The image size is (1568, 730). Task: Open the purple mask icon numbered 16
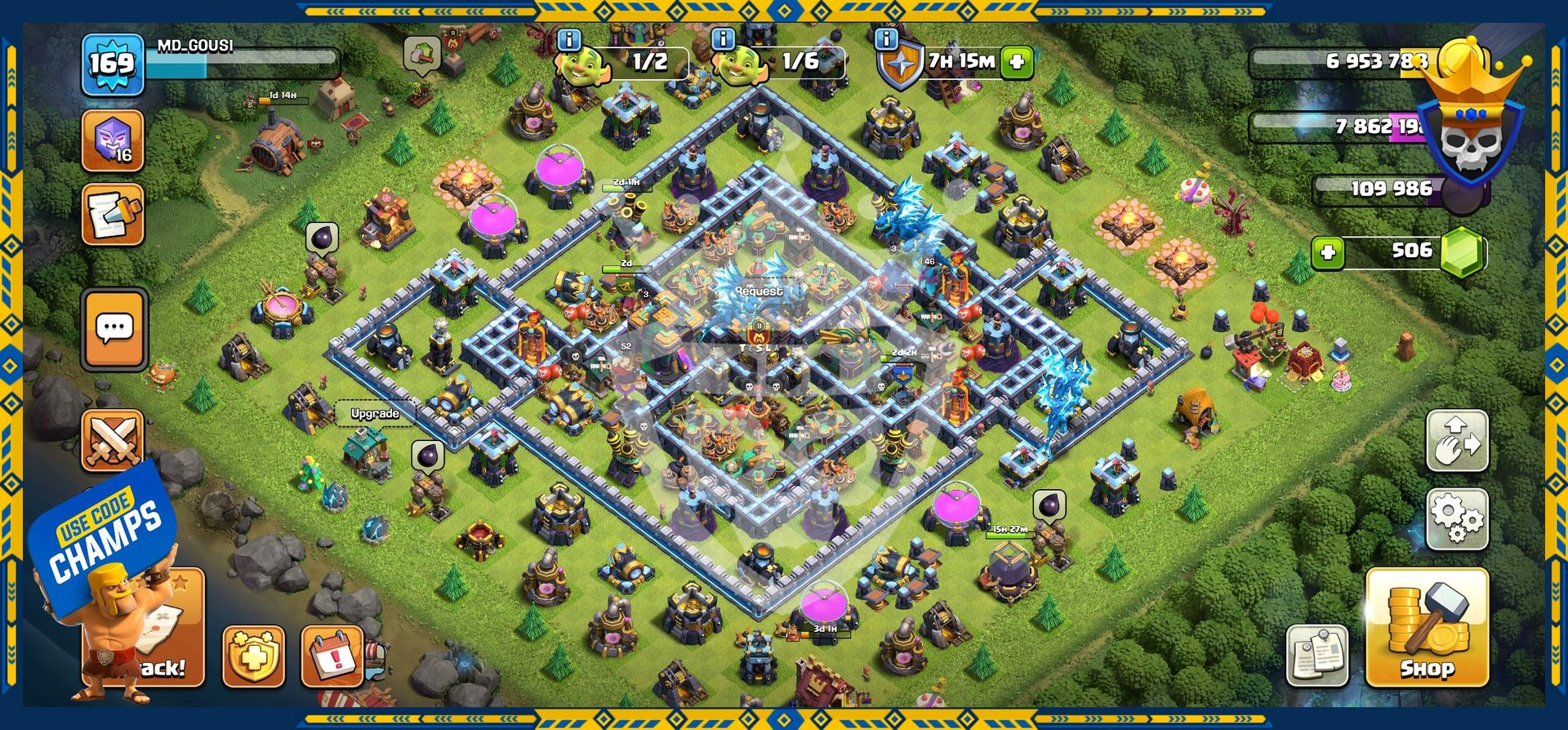coord(113,141)
